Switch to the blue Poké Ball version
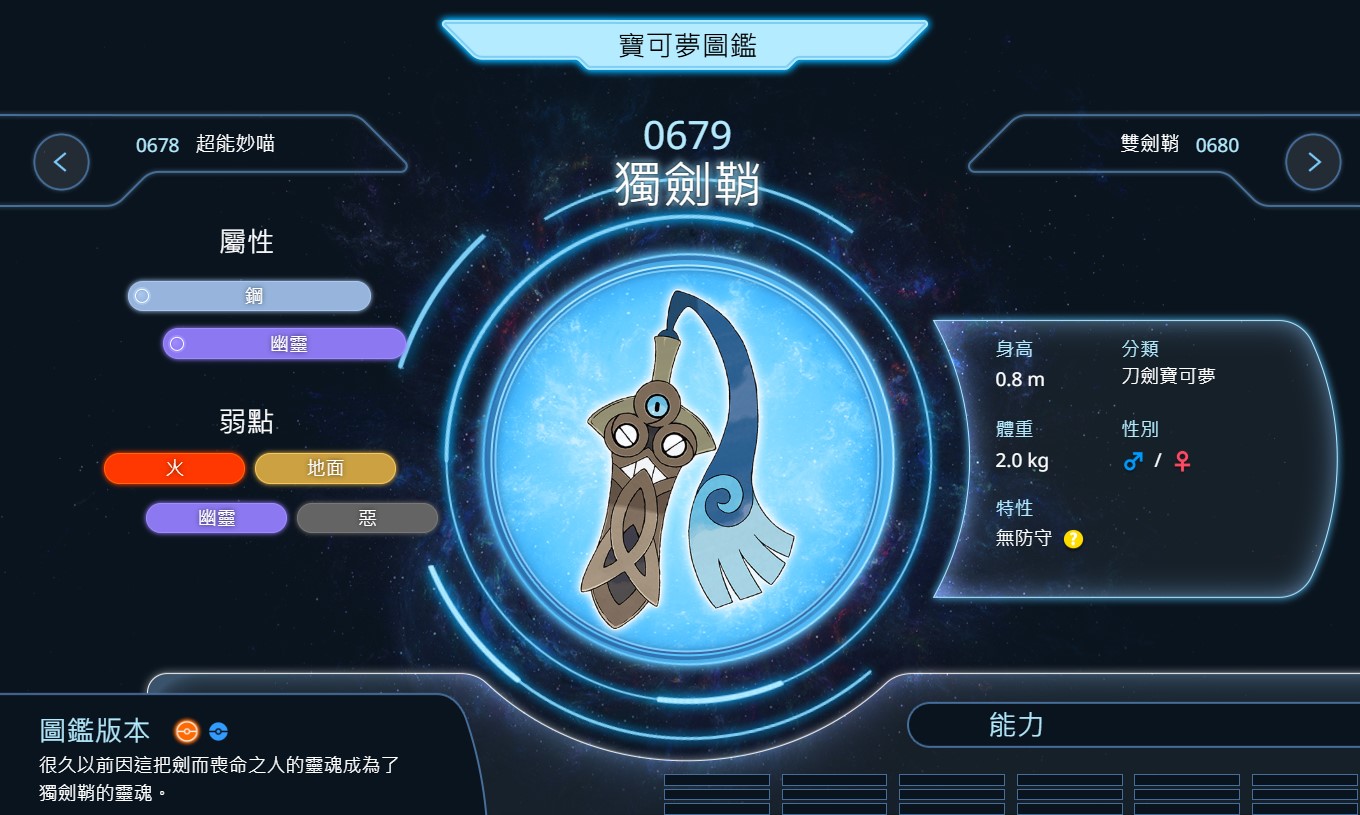Viewport: 1360px width, 815px height. pos(219,731)
